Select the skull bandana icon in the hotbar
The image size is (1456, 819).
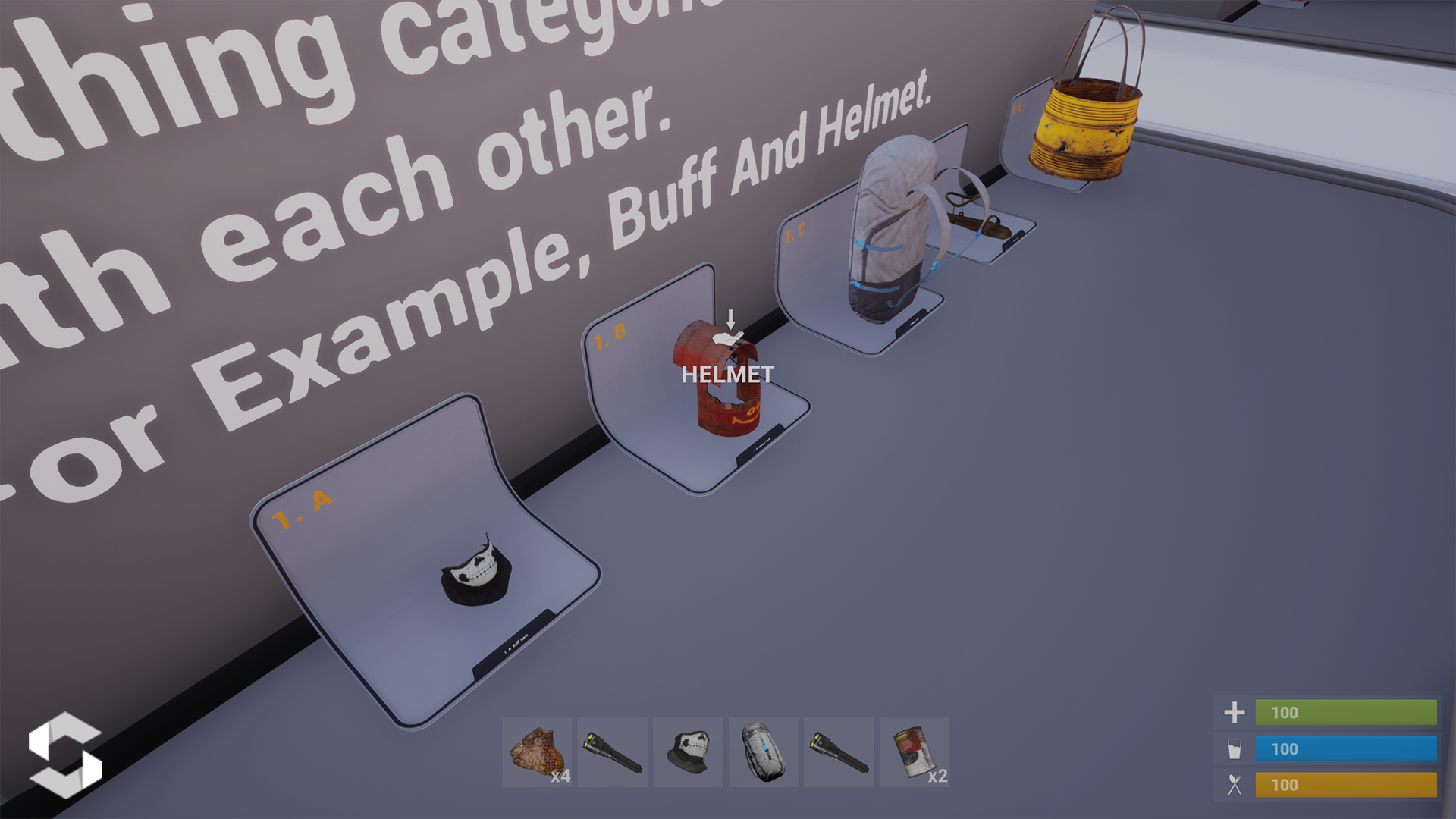[x=689, y=752]
